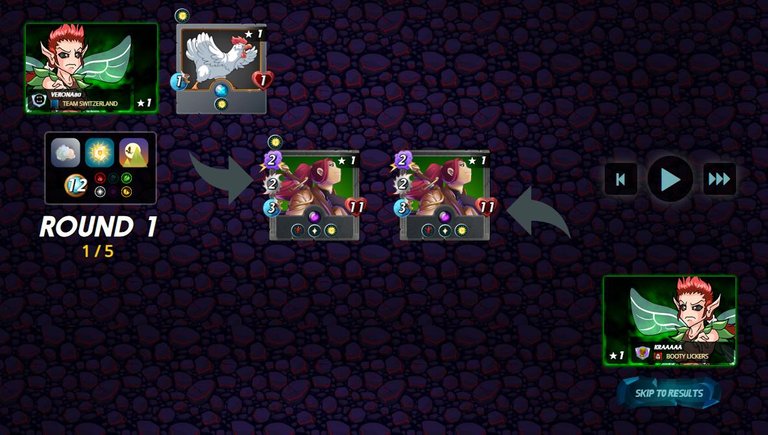Inspect the white chicken card
The image size is (768, 435).
click(221, 68)
